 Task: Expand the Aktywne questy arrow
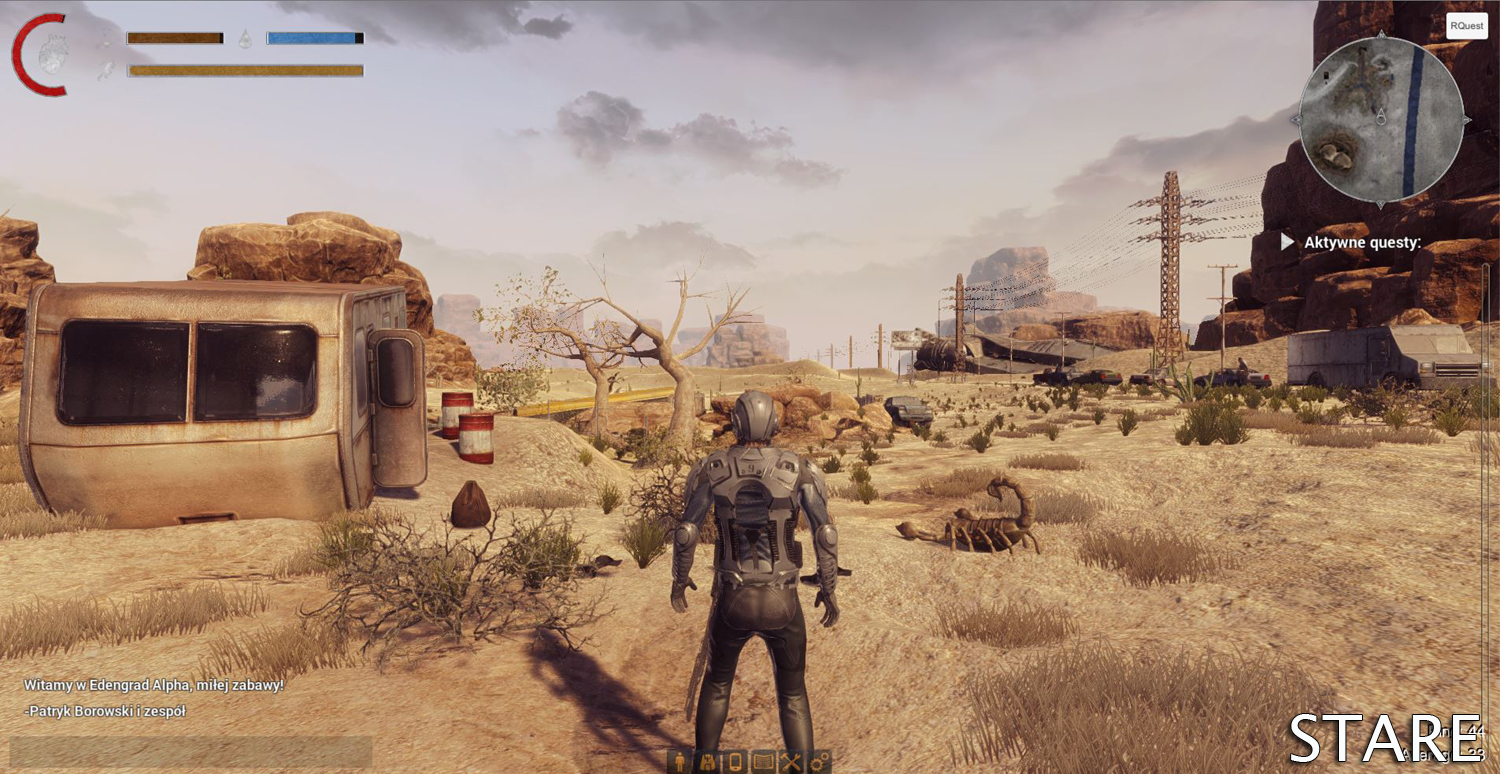[1287, 242]
